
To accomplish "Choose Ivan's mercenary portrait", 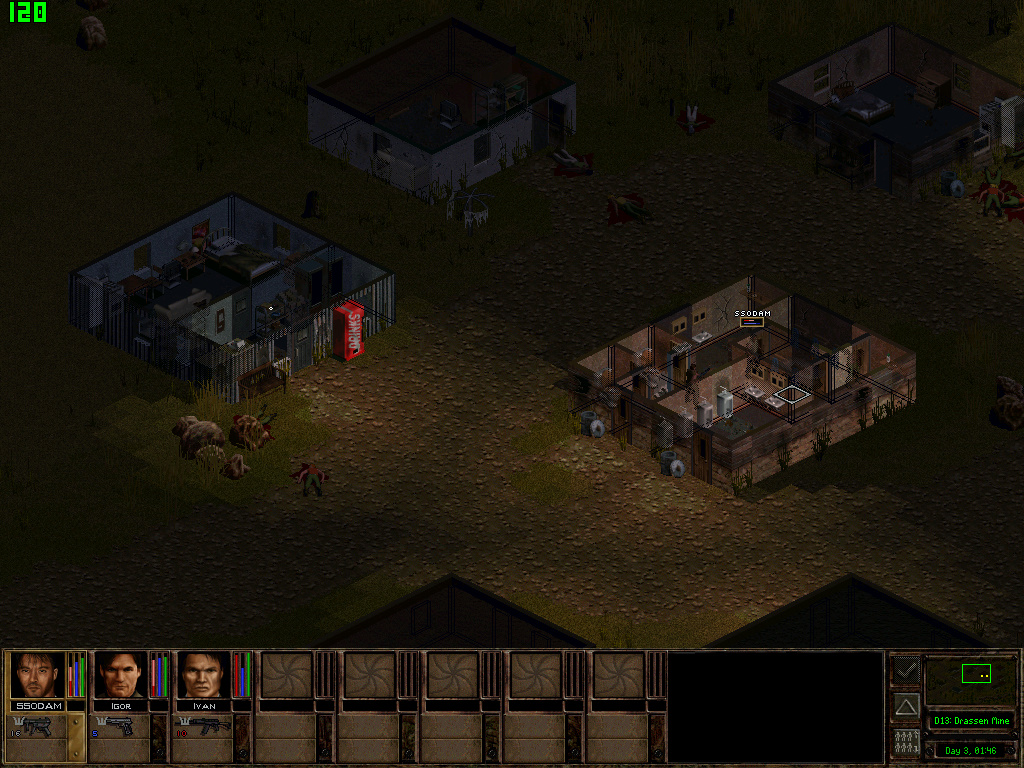I will point(204,675).
